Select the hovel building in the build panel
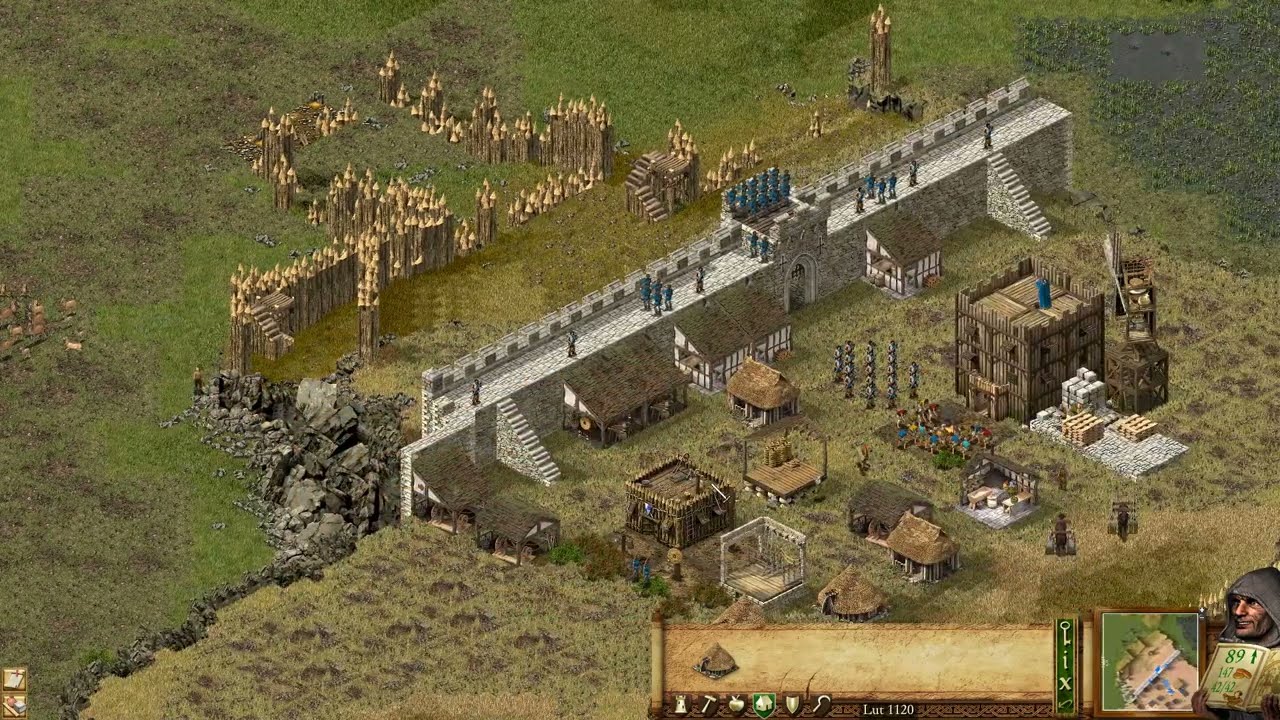 [715, 660]
